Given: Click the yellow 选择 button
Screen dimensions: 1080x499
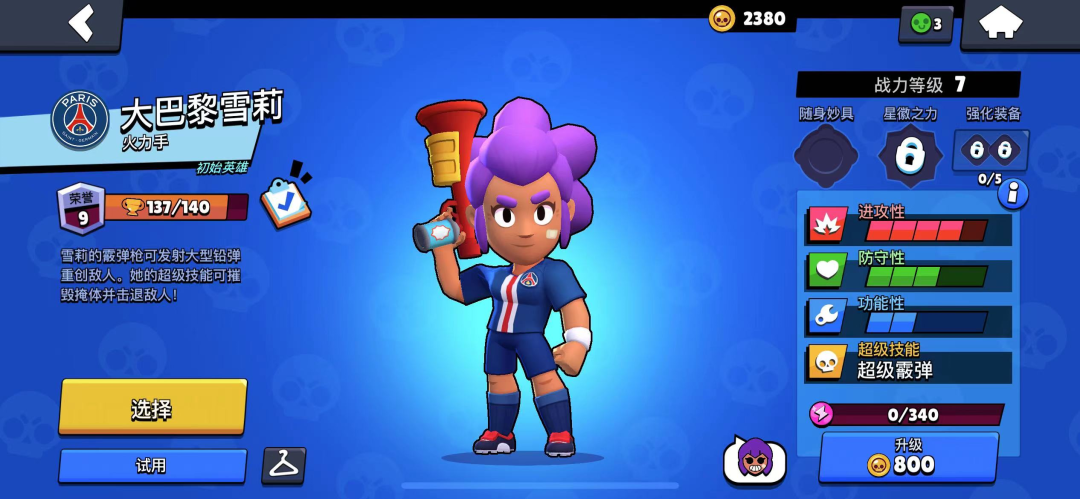Looking at the screenshot, I should pyautogui.click(x=152, y=407).
